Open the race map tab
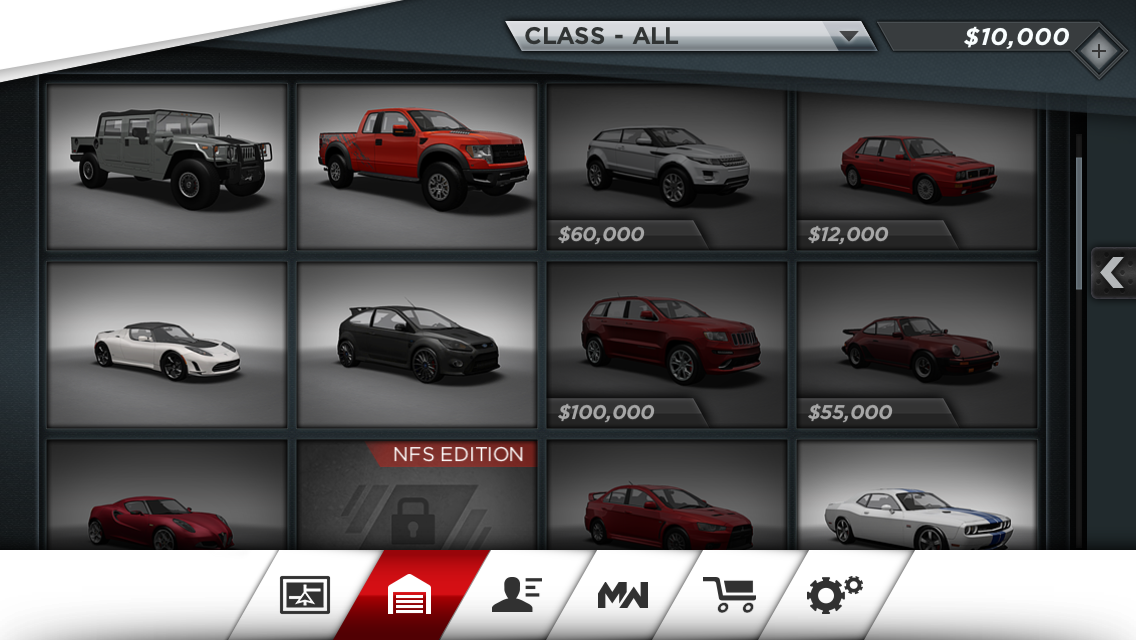This screenshot has width=1136, height=640. click(304, 595)
